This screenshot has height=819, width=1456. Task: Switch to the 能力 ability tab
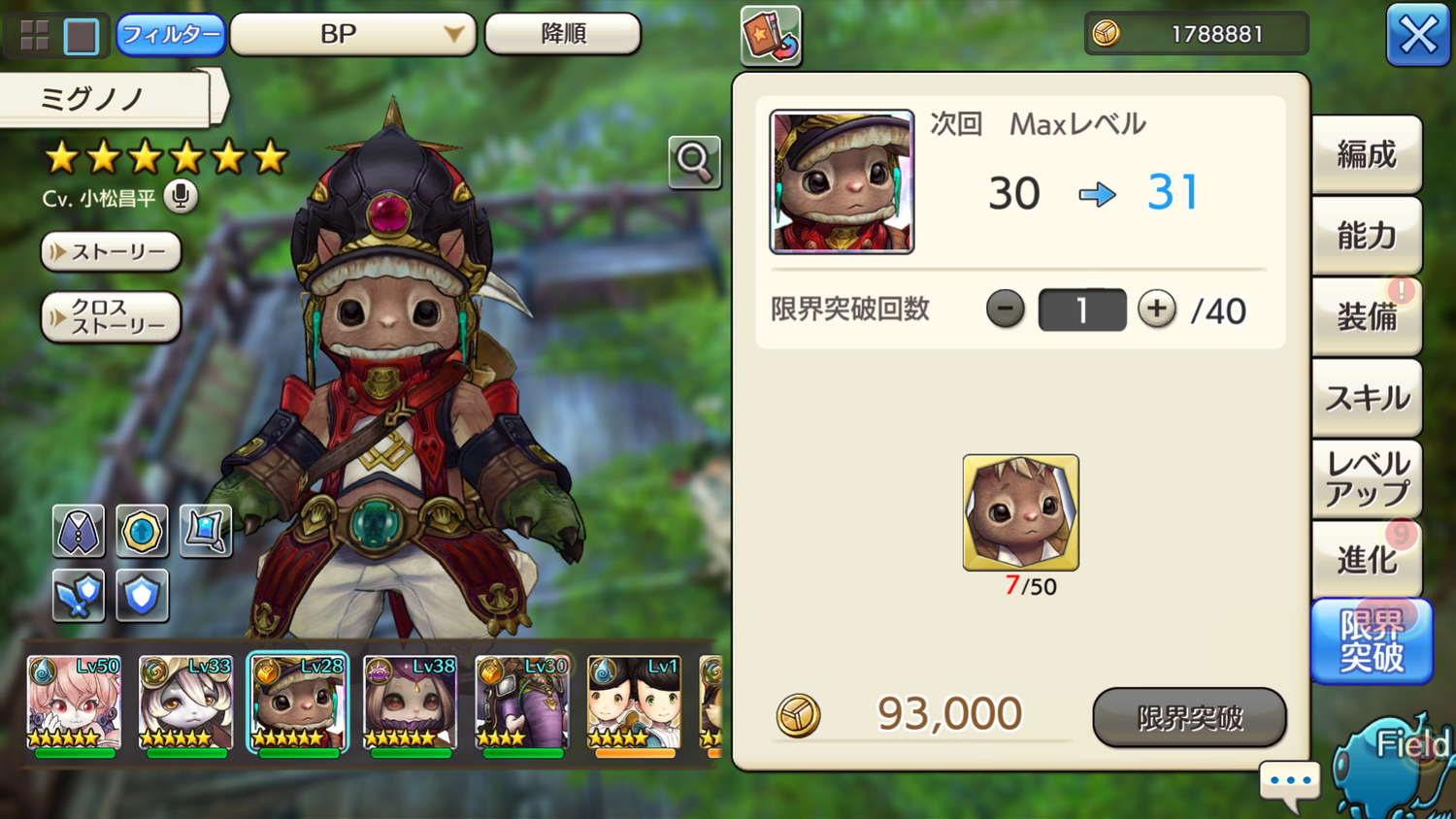point(1367,236)
